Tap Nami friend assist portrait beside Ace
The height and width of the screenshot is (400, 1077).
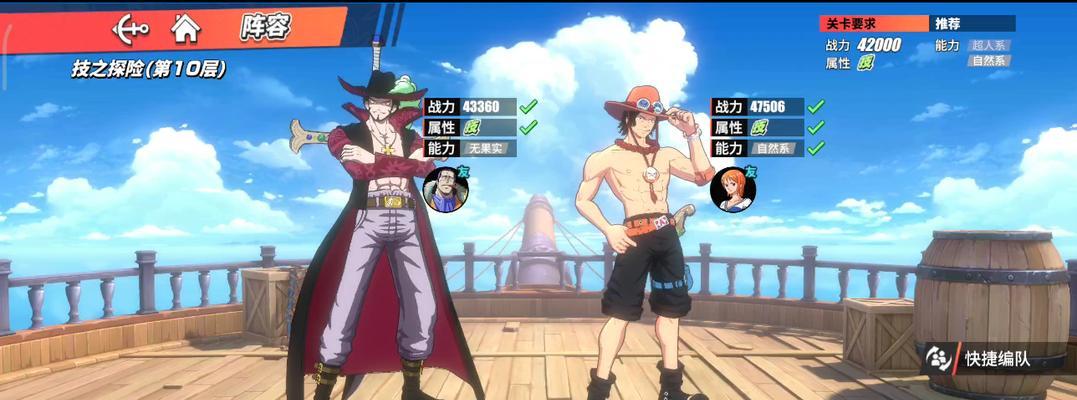(x=729, y=189)
